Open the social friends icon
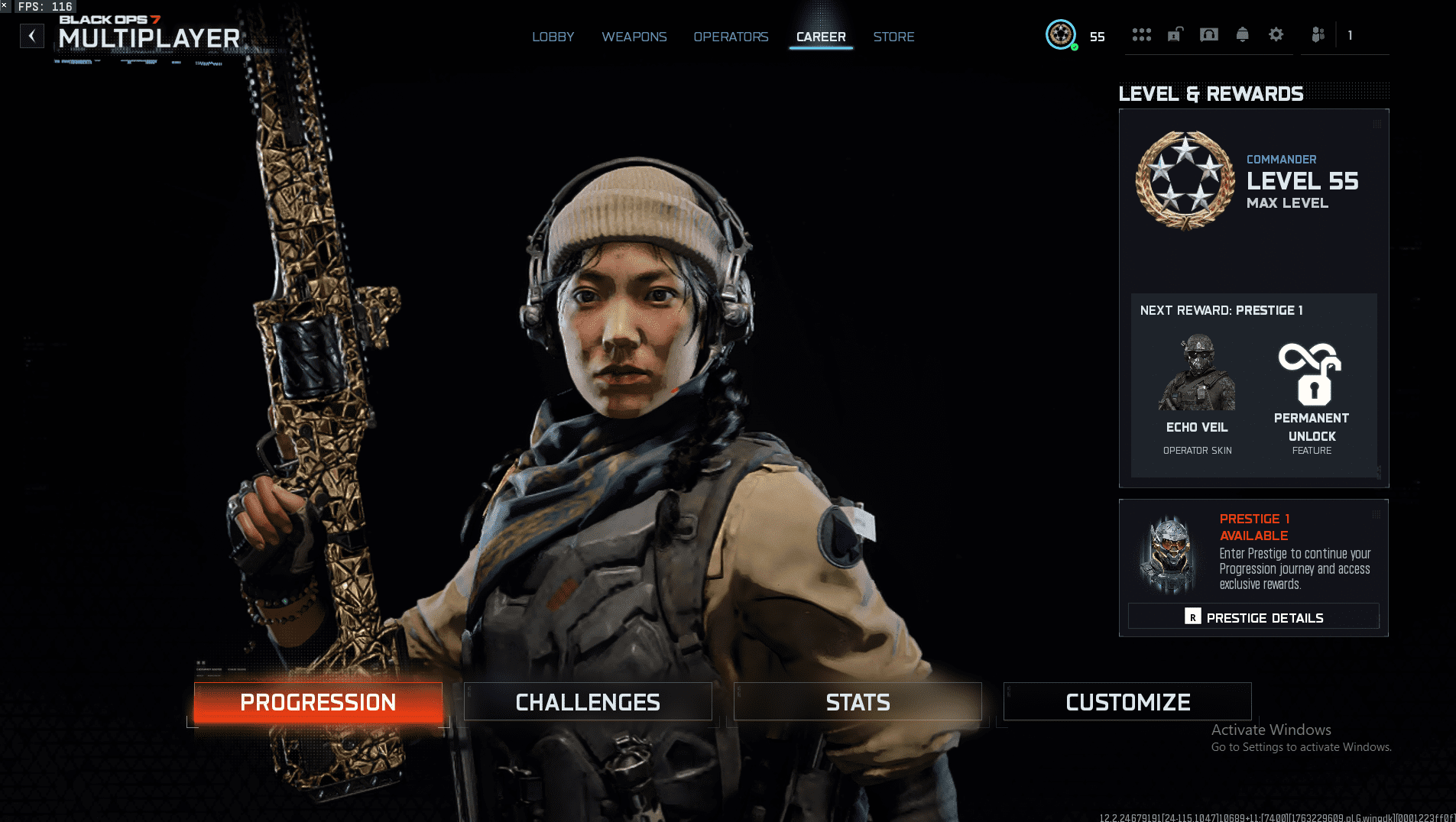Screen dimensions: 1456x822 [1318, 34]
